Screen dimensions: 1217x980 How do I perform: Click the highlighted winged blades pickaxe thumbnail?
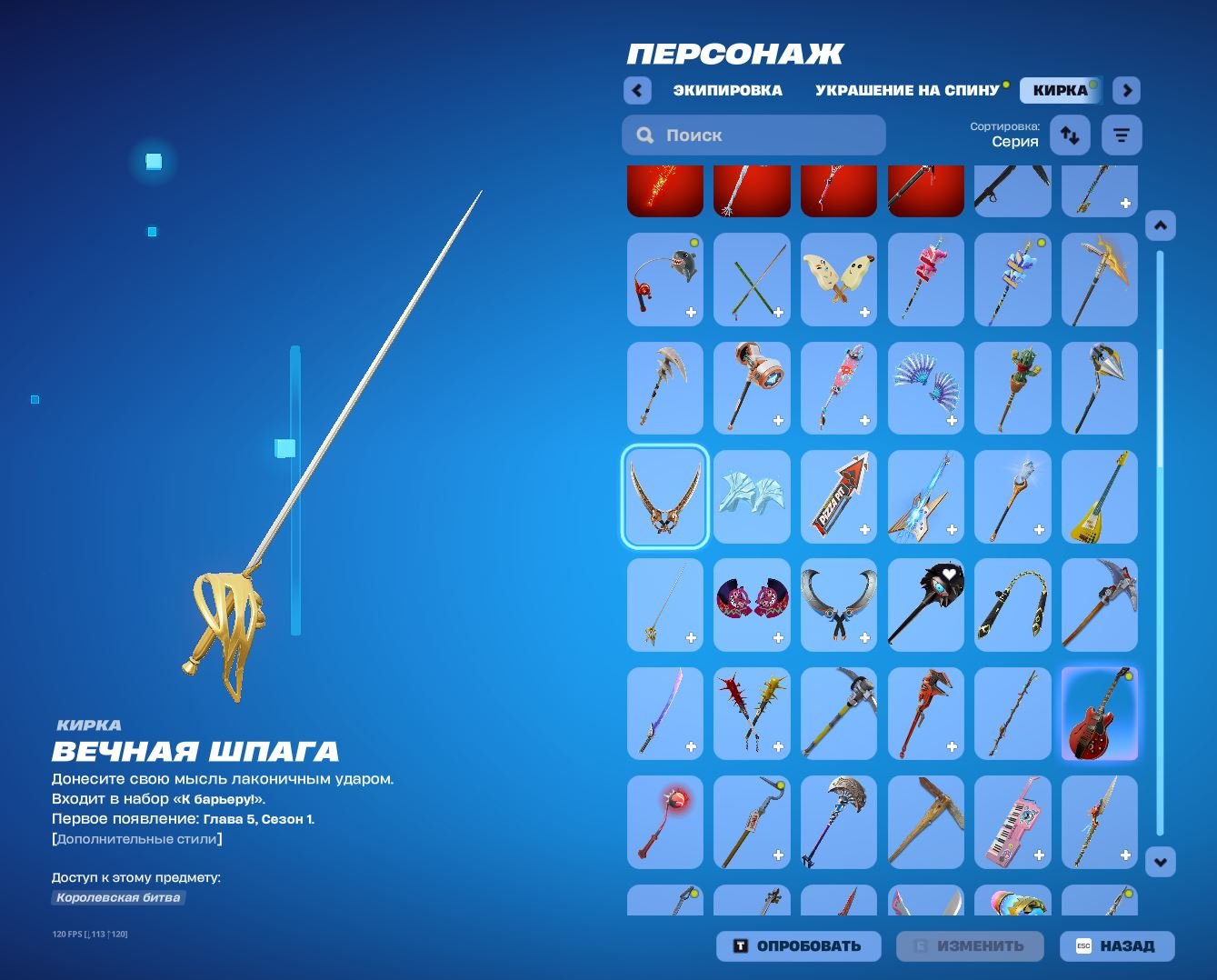(x=664, y=496)
